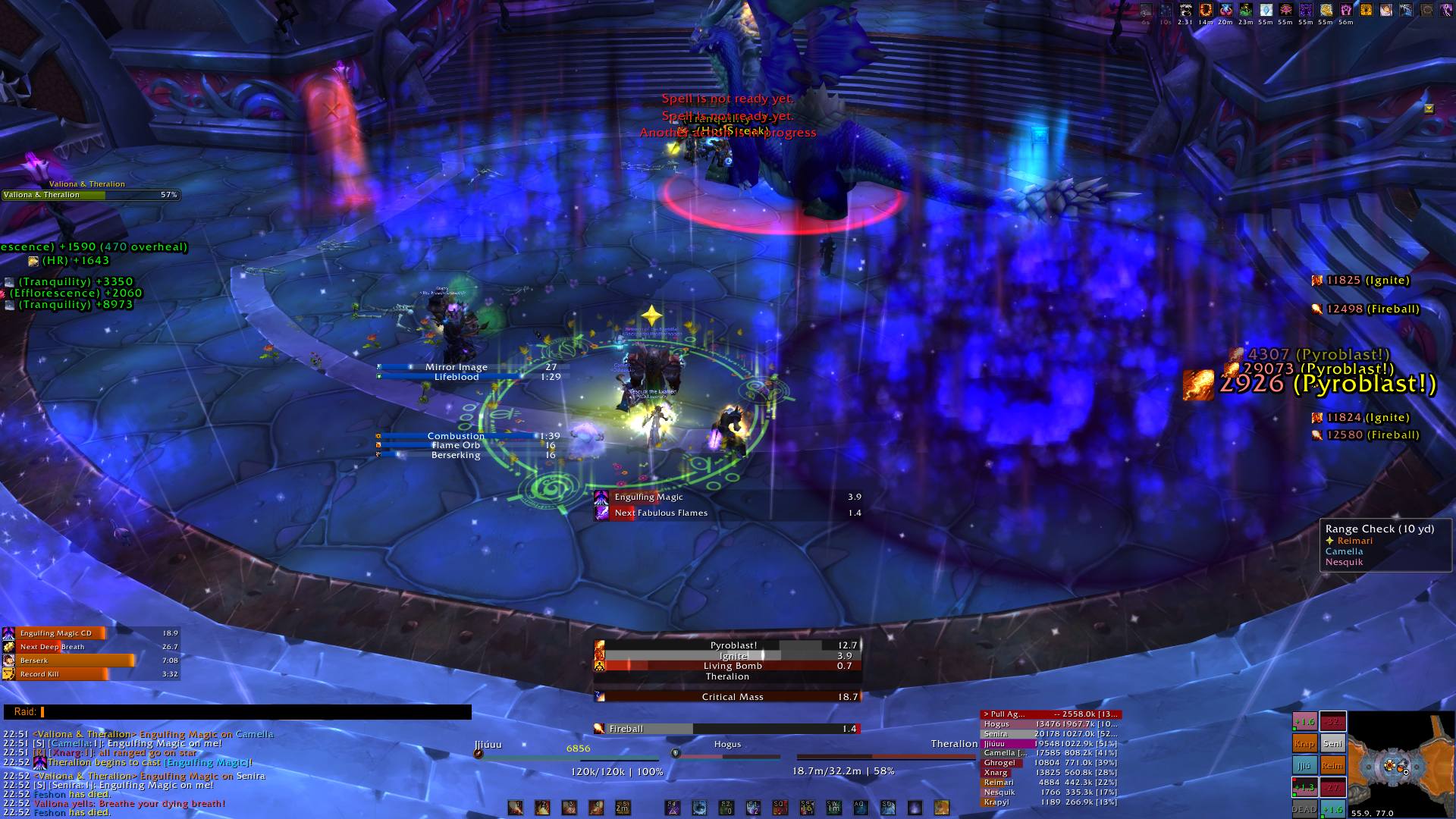Click the Raid chat input box
The width and height of the screenshot is (1456, 819).
pyautogui.click(x=256, y=712)
